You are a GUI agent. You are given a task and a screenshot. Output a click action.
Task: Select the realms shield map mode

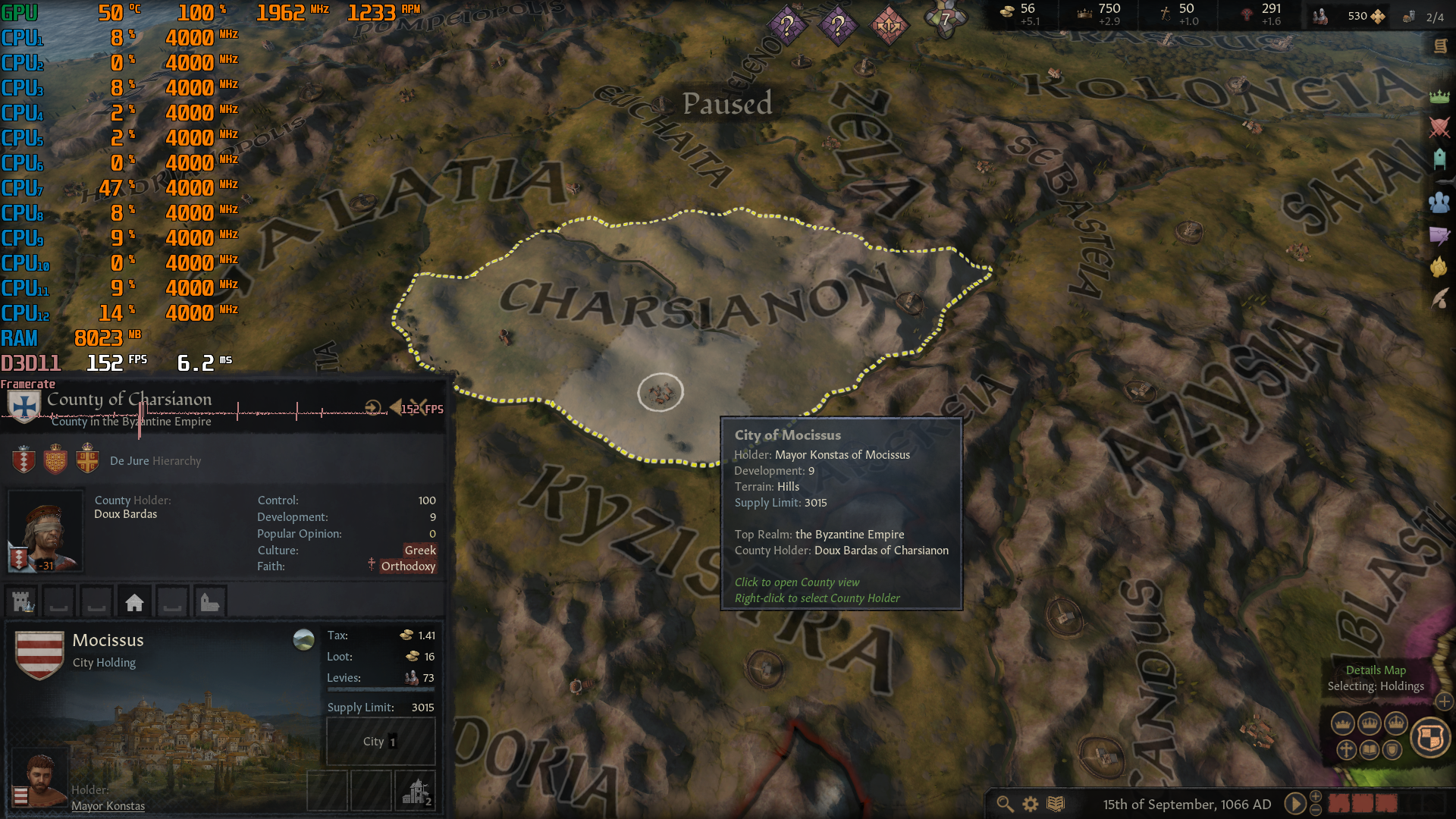point(1430,737)
